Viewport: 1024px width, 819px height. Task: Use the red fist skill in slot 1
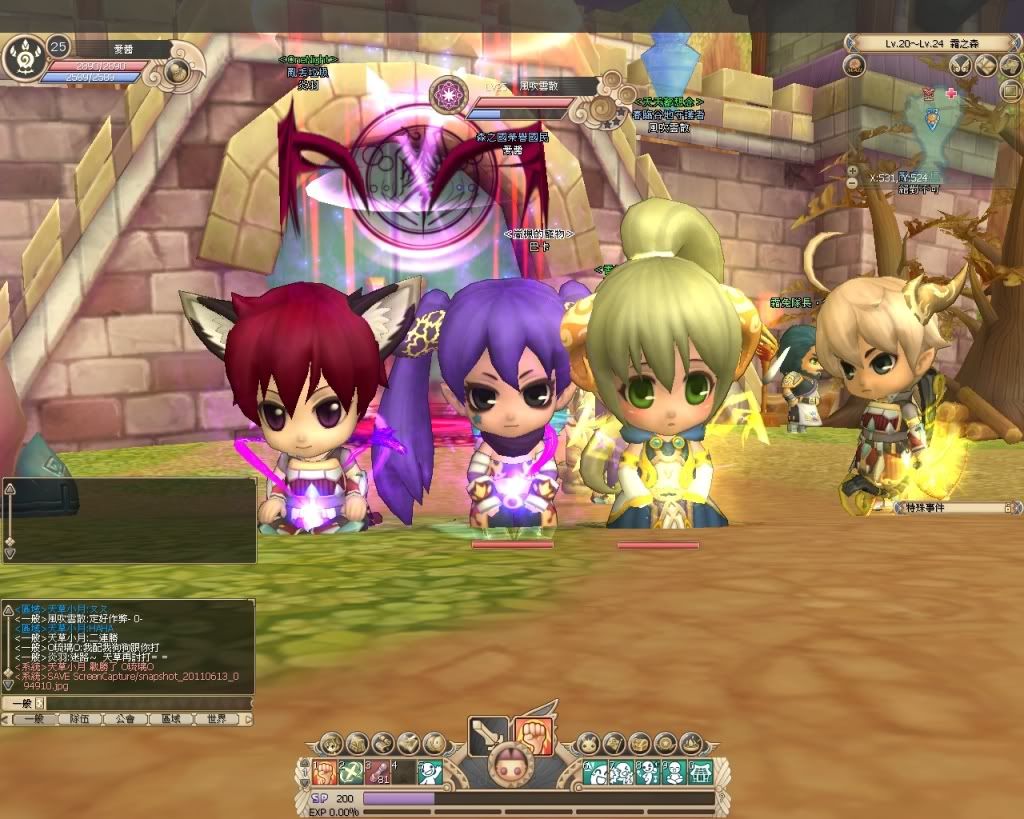(x=323, y=772)
